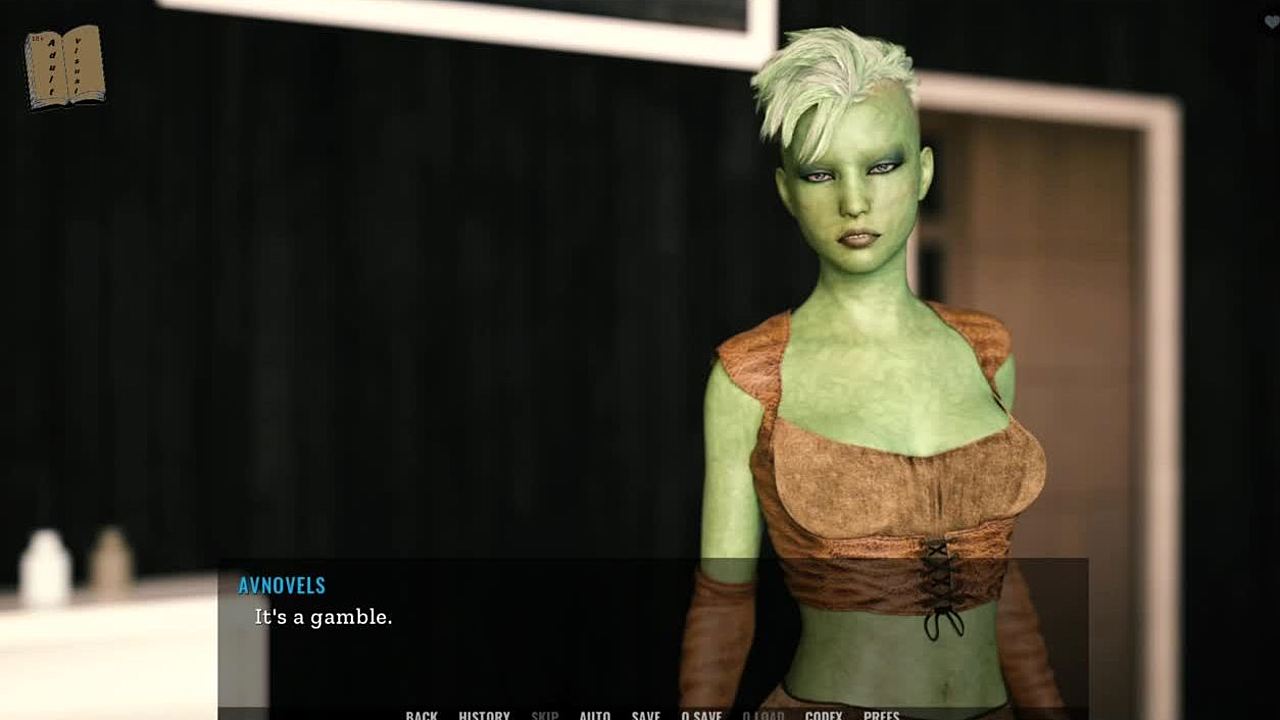Enable Auto-advance dialogue

(x=595, y=715)
